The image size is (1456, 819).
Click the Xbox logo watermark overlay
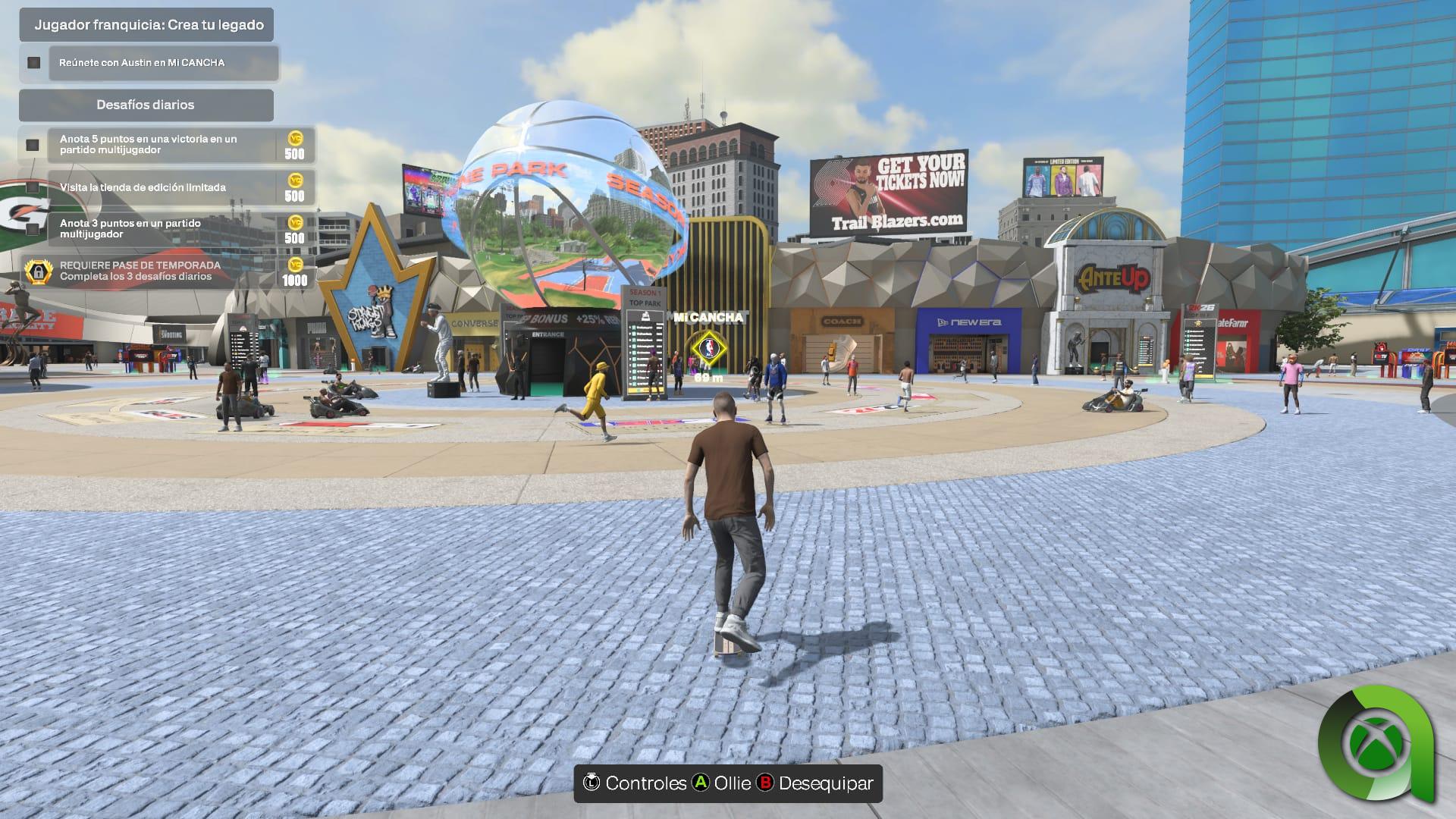pyautogui.click(x=1375, y=744)
